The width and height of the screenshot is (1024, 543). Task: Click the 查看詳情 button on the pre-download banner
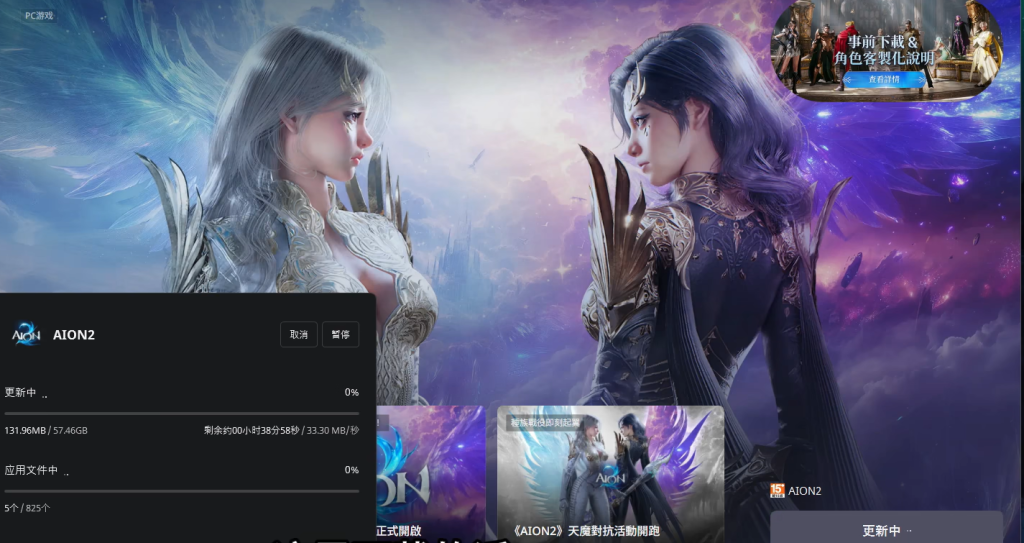click(x=883, y=78)
